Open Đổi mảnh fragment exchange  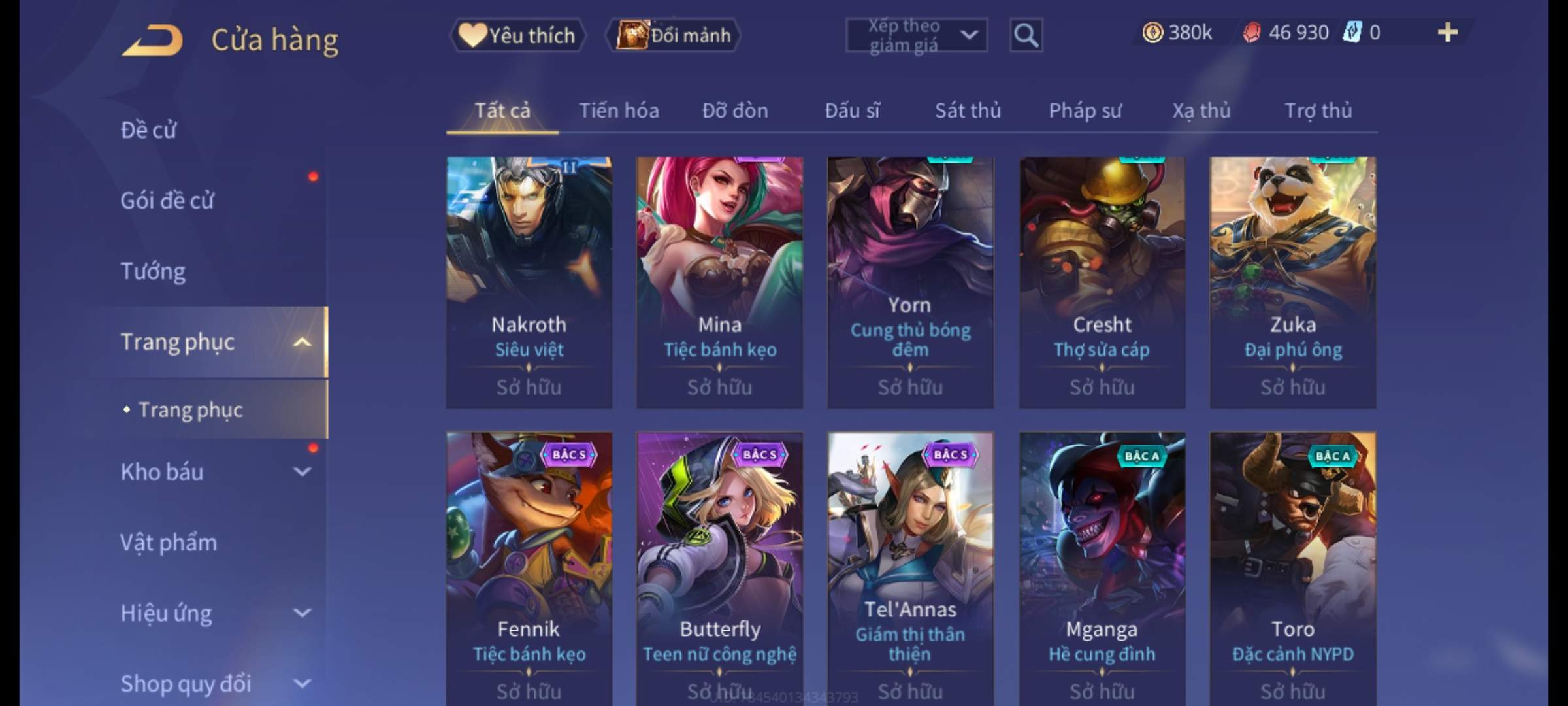[674, 35]
